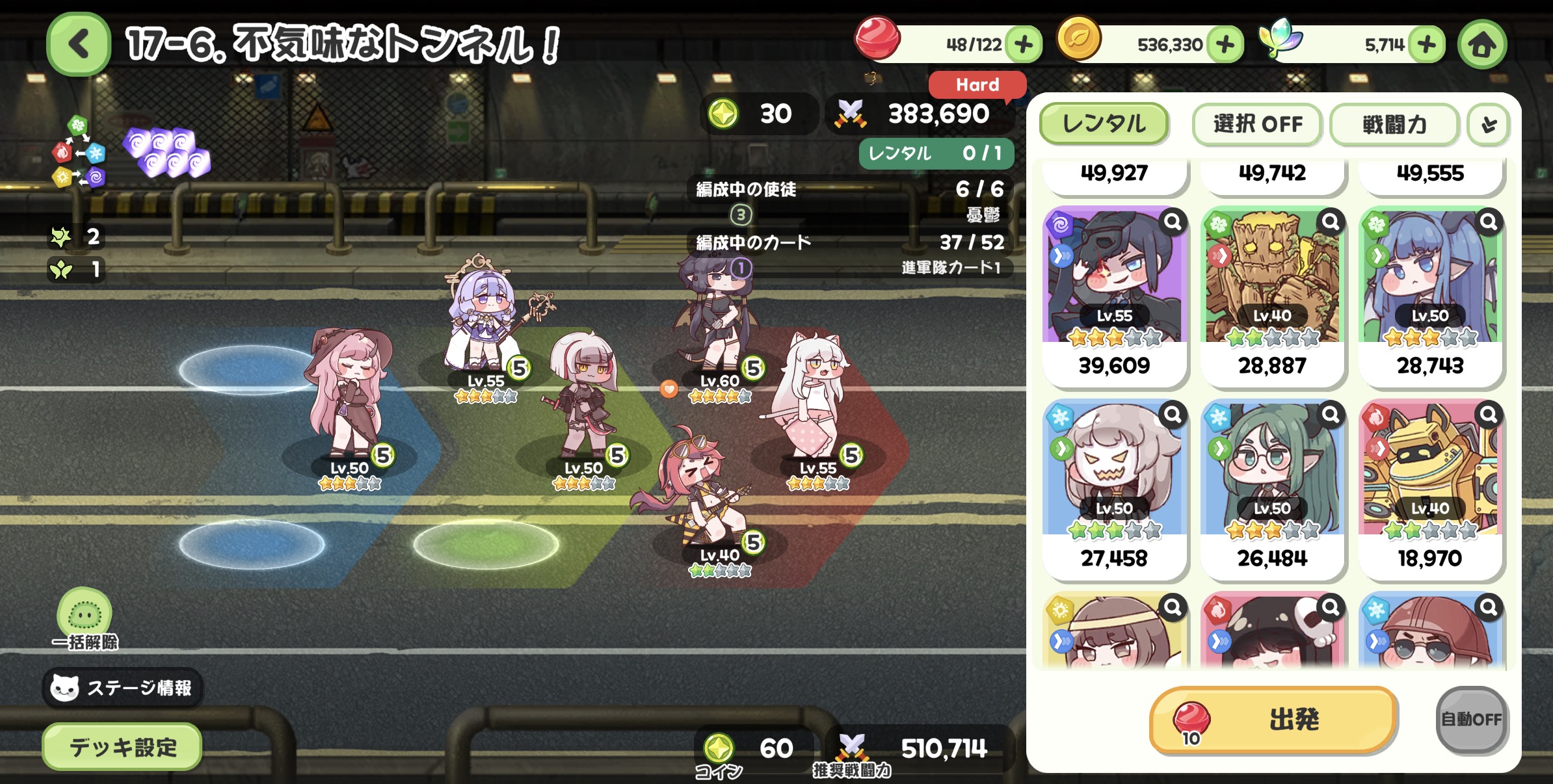
Task: Add more crystal flower currency
Action: pos(1427,44)
